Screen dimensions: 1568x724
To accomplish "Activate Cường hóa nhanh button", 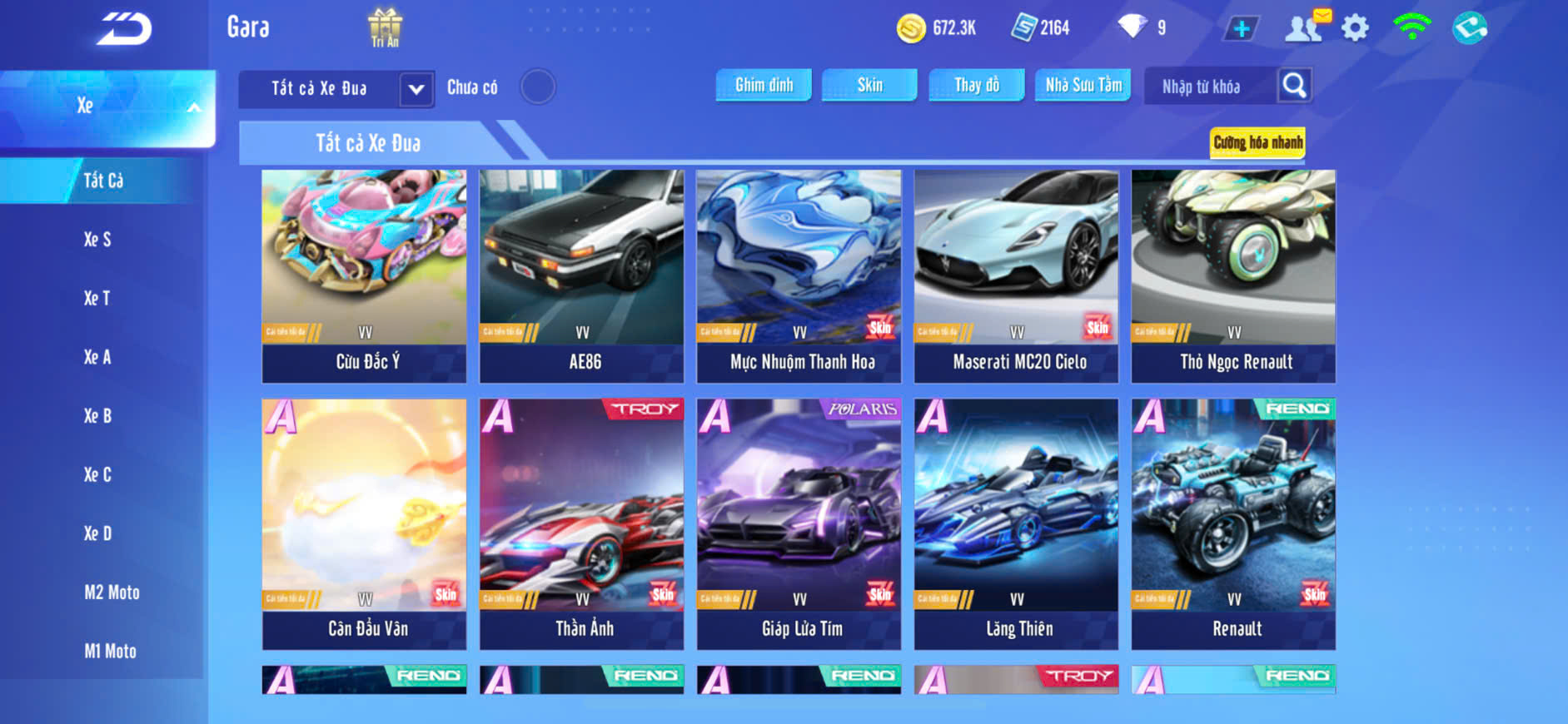I will 1257,142.
